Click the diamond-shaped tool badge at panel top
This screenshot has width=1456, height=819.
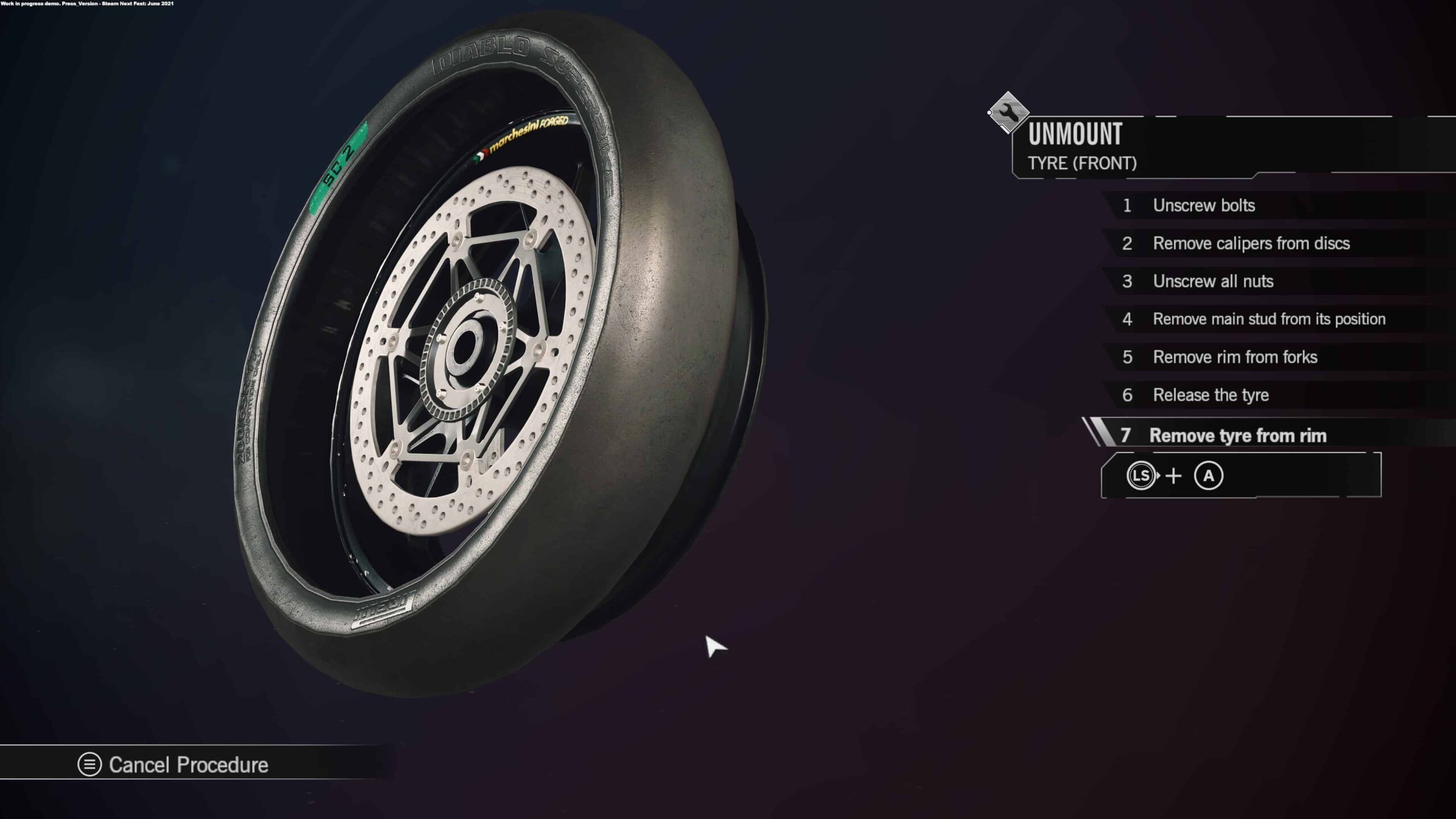tap(1007, 112)
